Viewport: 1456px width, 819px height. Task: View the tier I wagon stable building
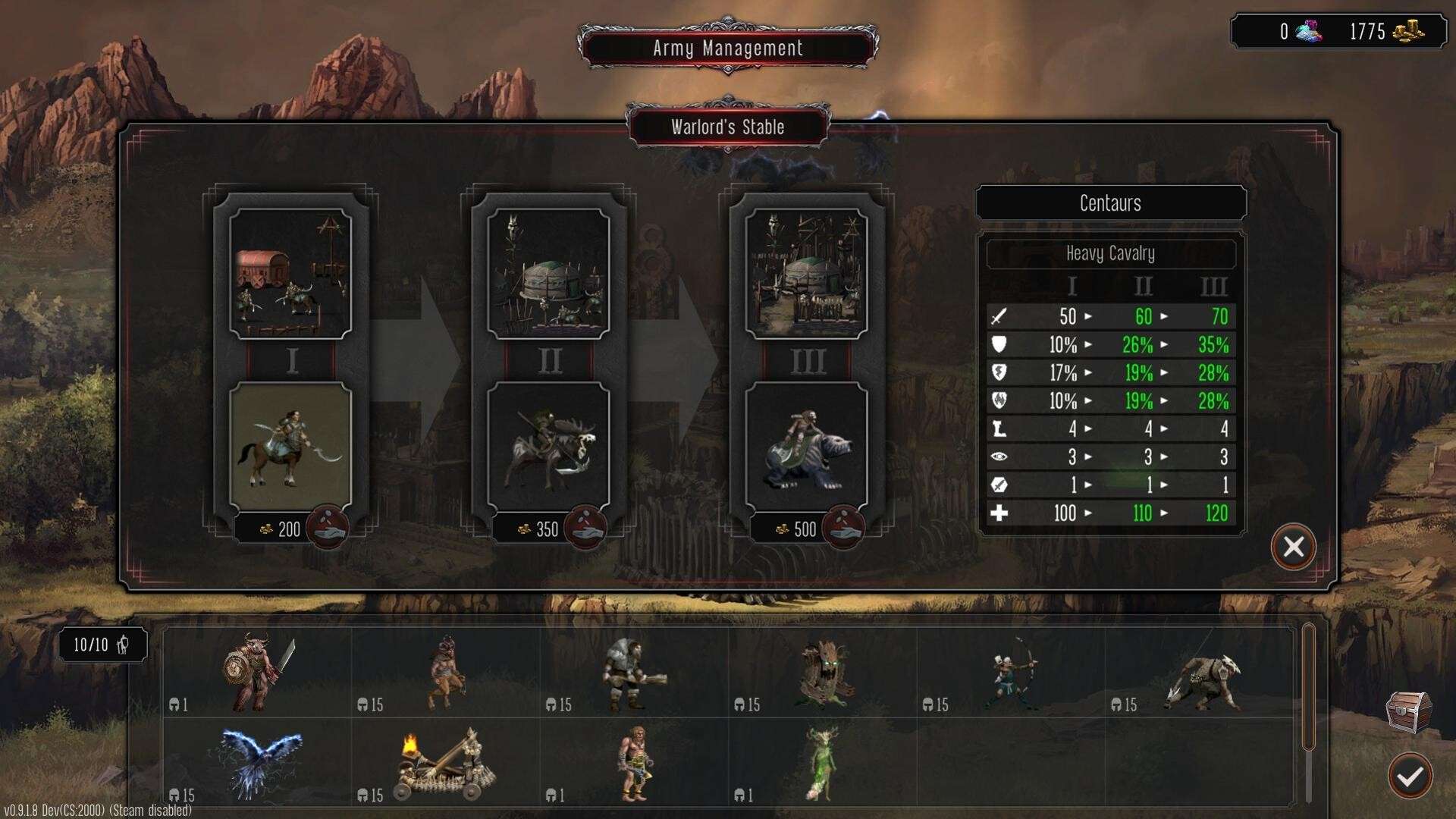tap(290, 273)
